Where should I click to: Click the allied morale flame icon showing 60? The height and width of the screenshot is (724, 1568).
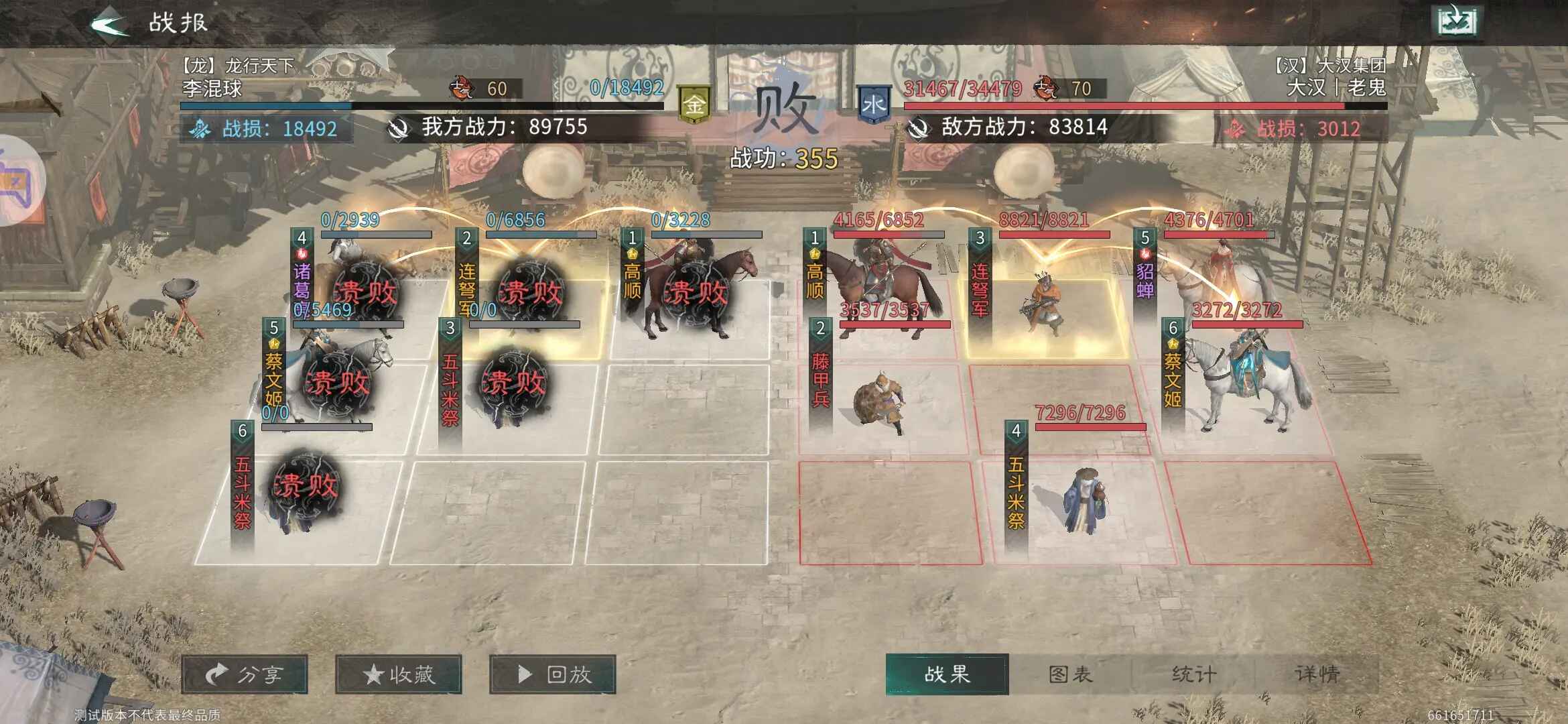[x=462, y=86]
